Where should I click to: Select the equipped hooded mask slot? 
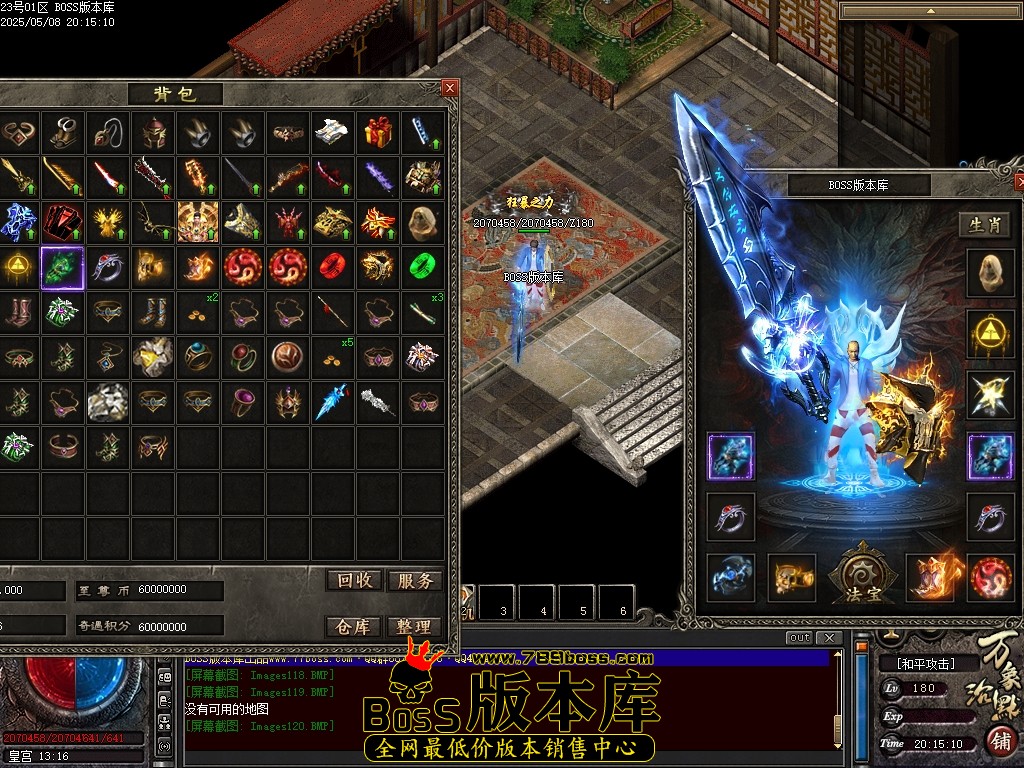tap(990, 272)
